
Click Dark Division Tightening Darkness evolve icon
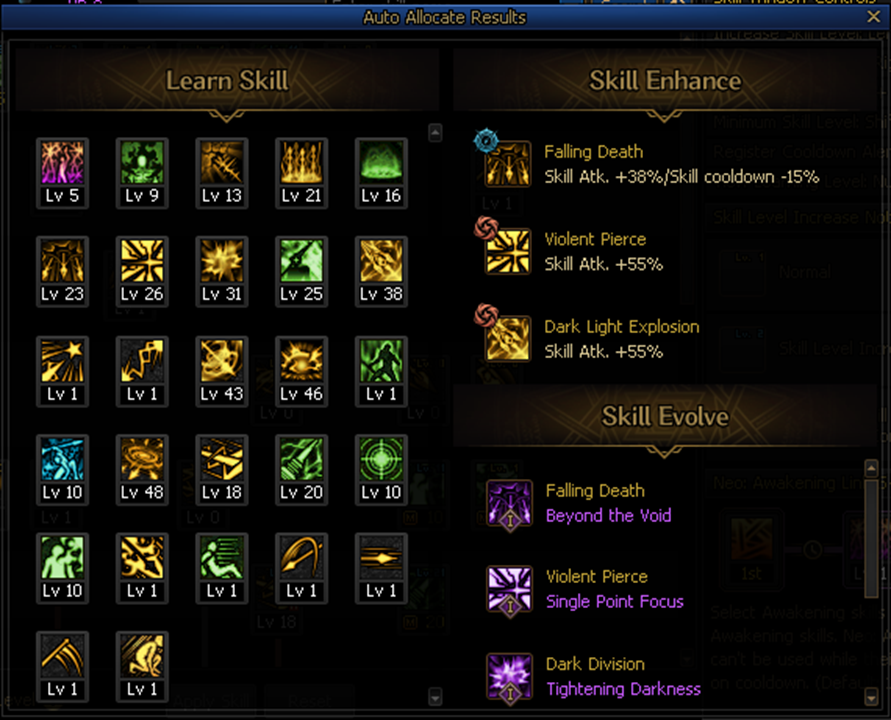(510, 676)
